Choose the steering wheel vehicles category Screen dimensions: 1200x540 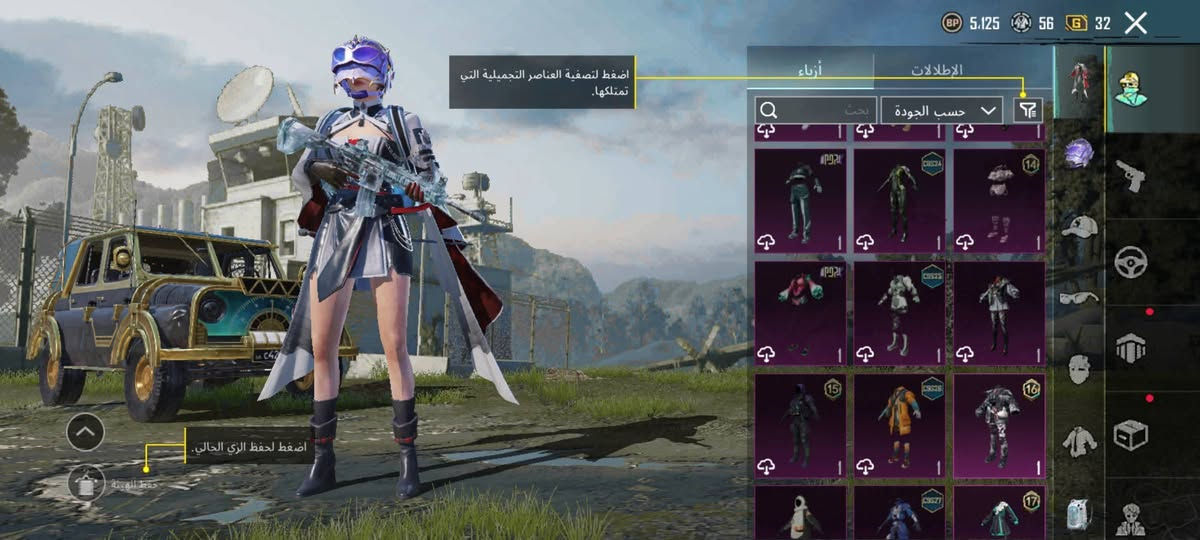[1131, 262]
